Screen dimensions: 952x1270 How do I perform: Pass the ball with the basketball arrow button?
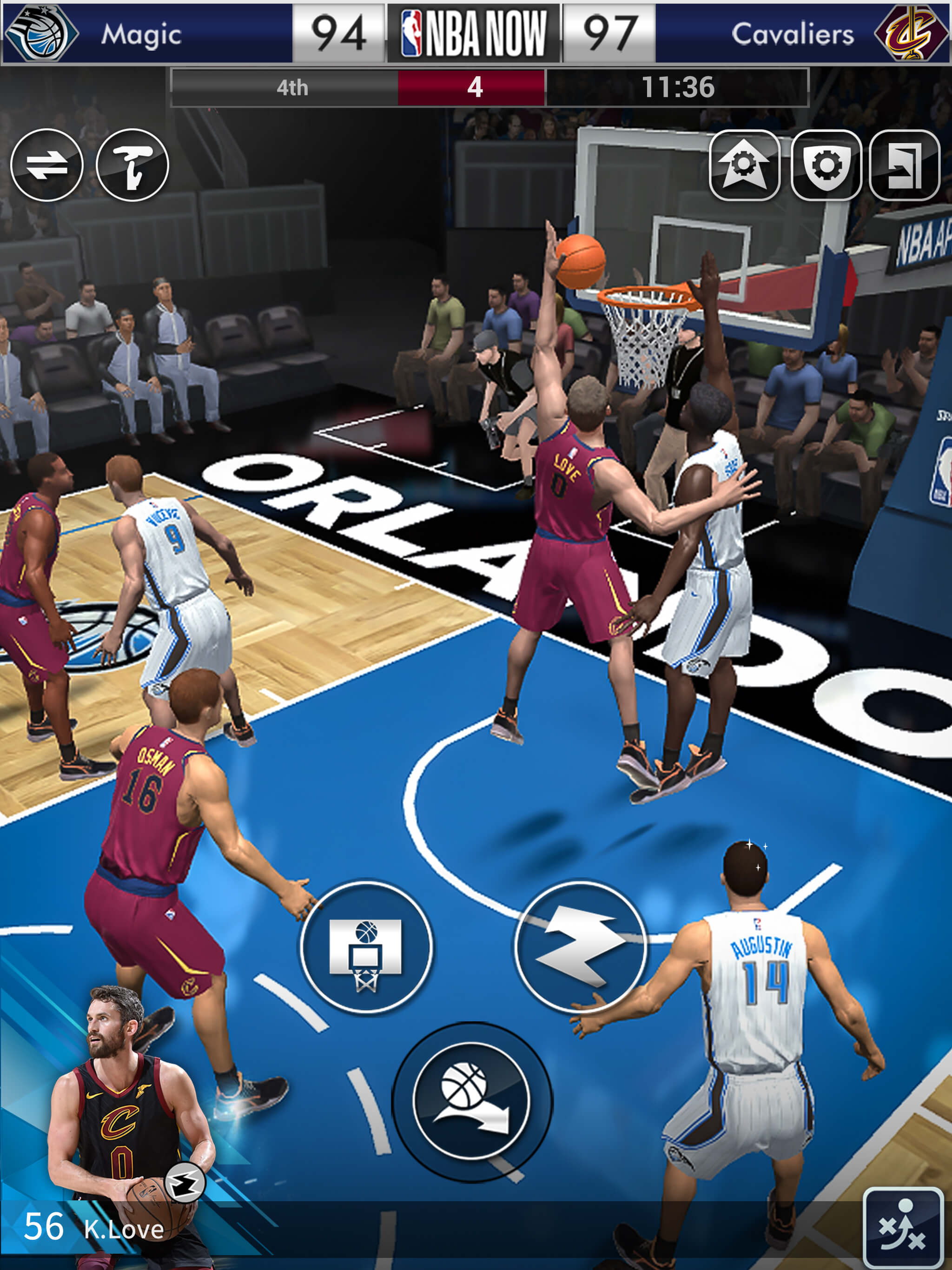tap(472, 1101)
